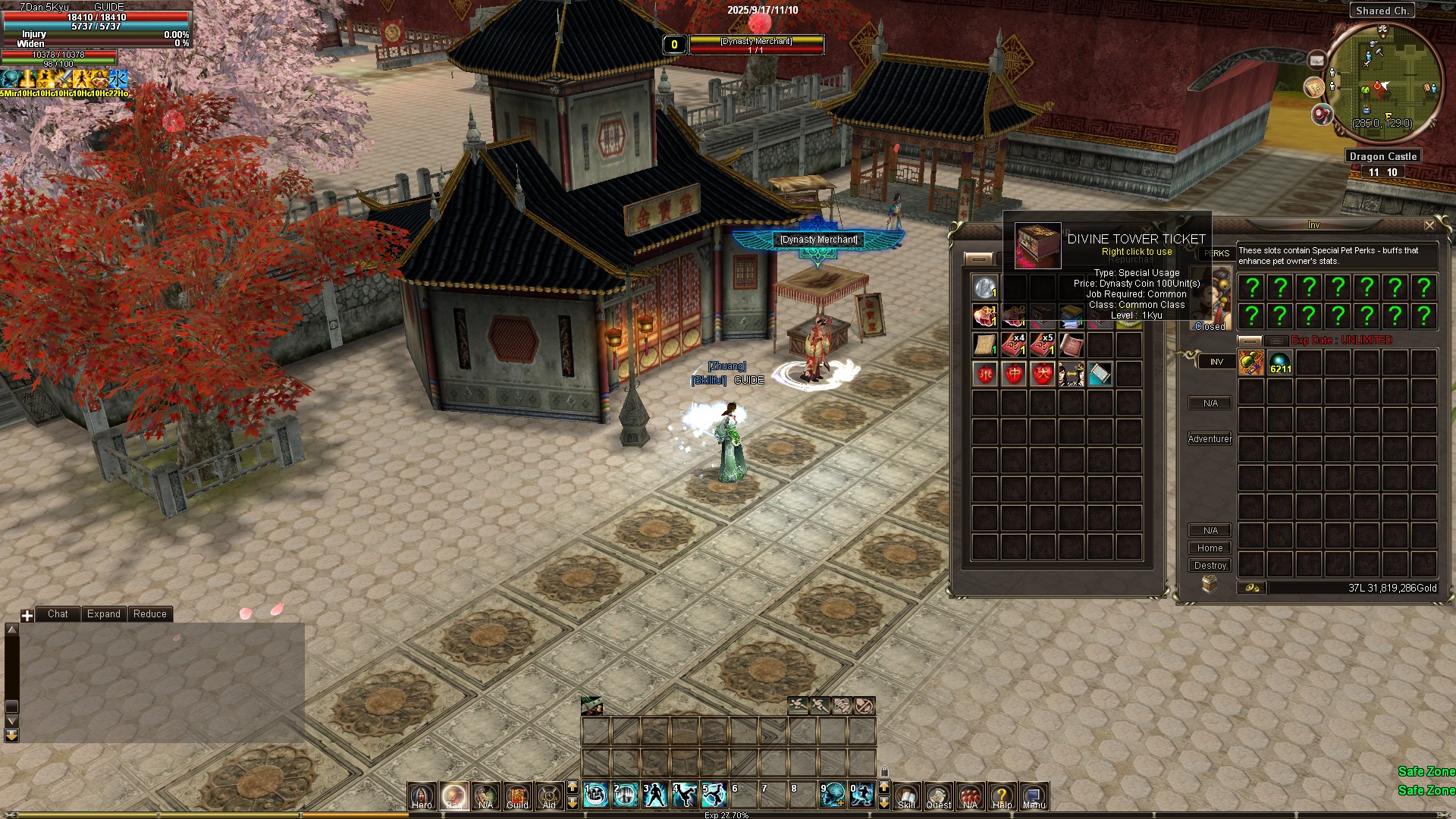This screenshot has height=819, width=1456.
Task: Open the Help window
Action: pos(1002,795)
